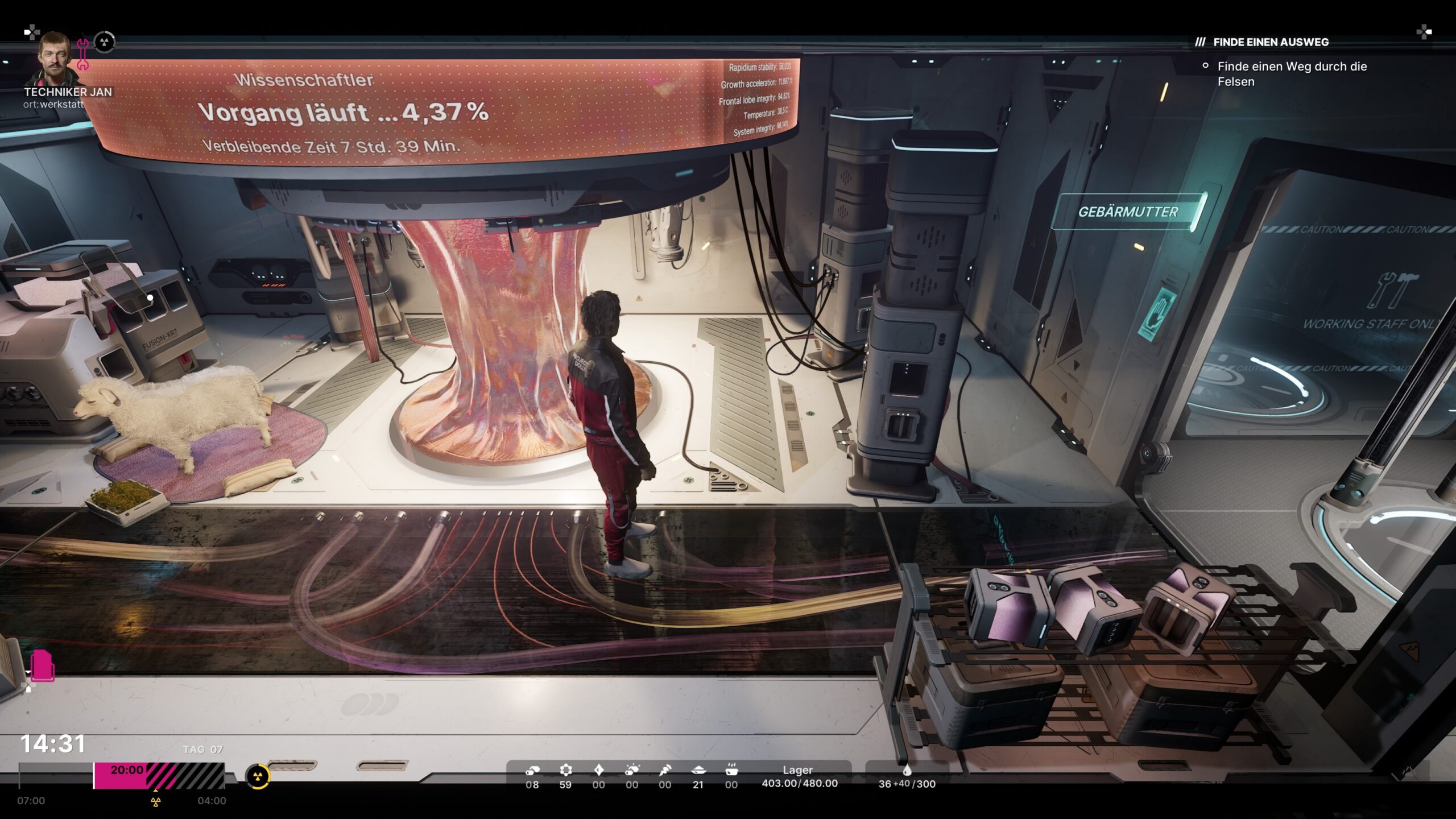
Task: Click the pink document icon
Action: pyautogui.click(x=42, y=665)
